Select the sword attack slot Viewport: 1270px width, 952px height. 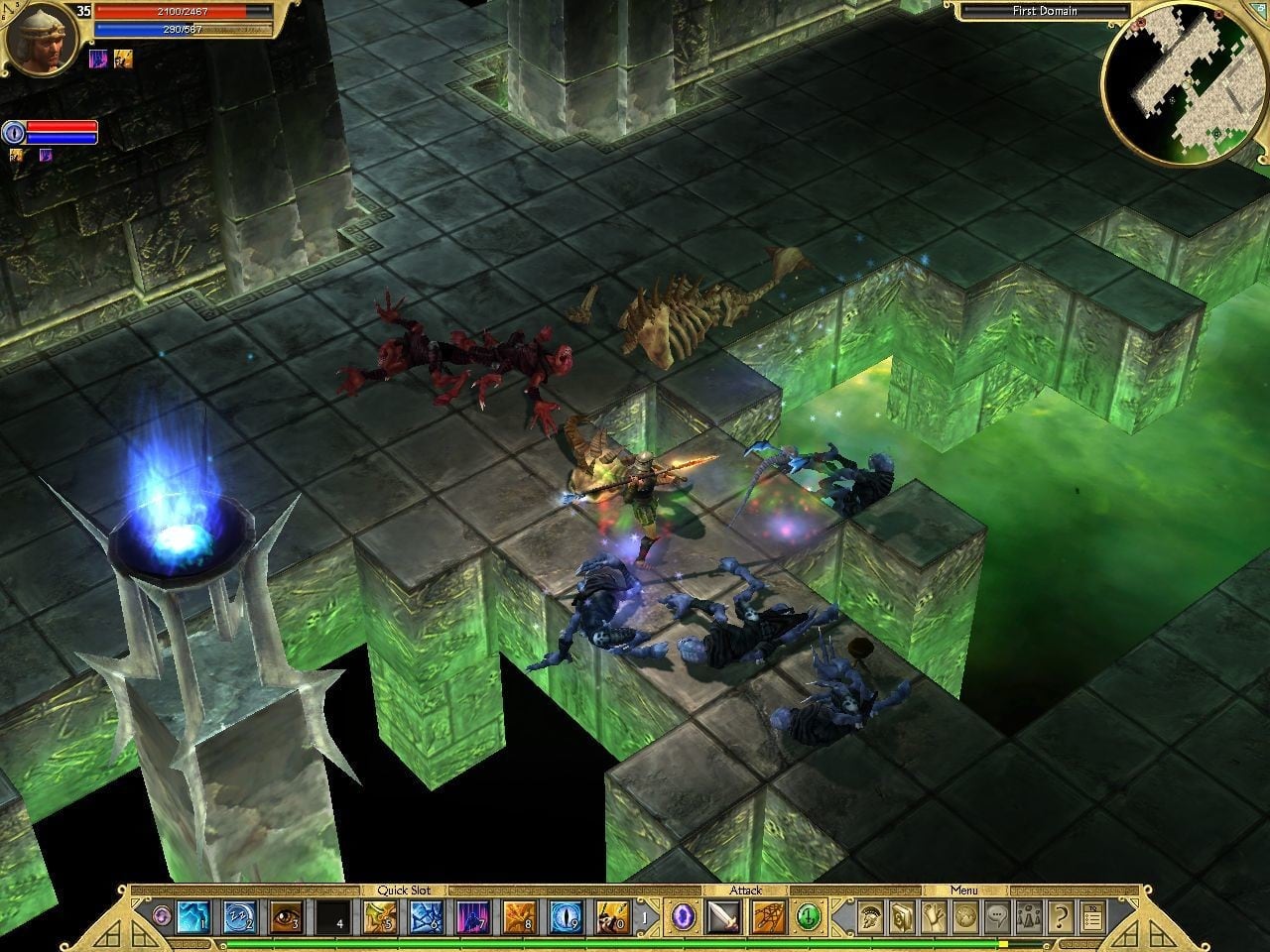click(723, 917)
